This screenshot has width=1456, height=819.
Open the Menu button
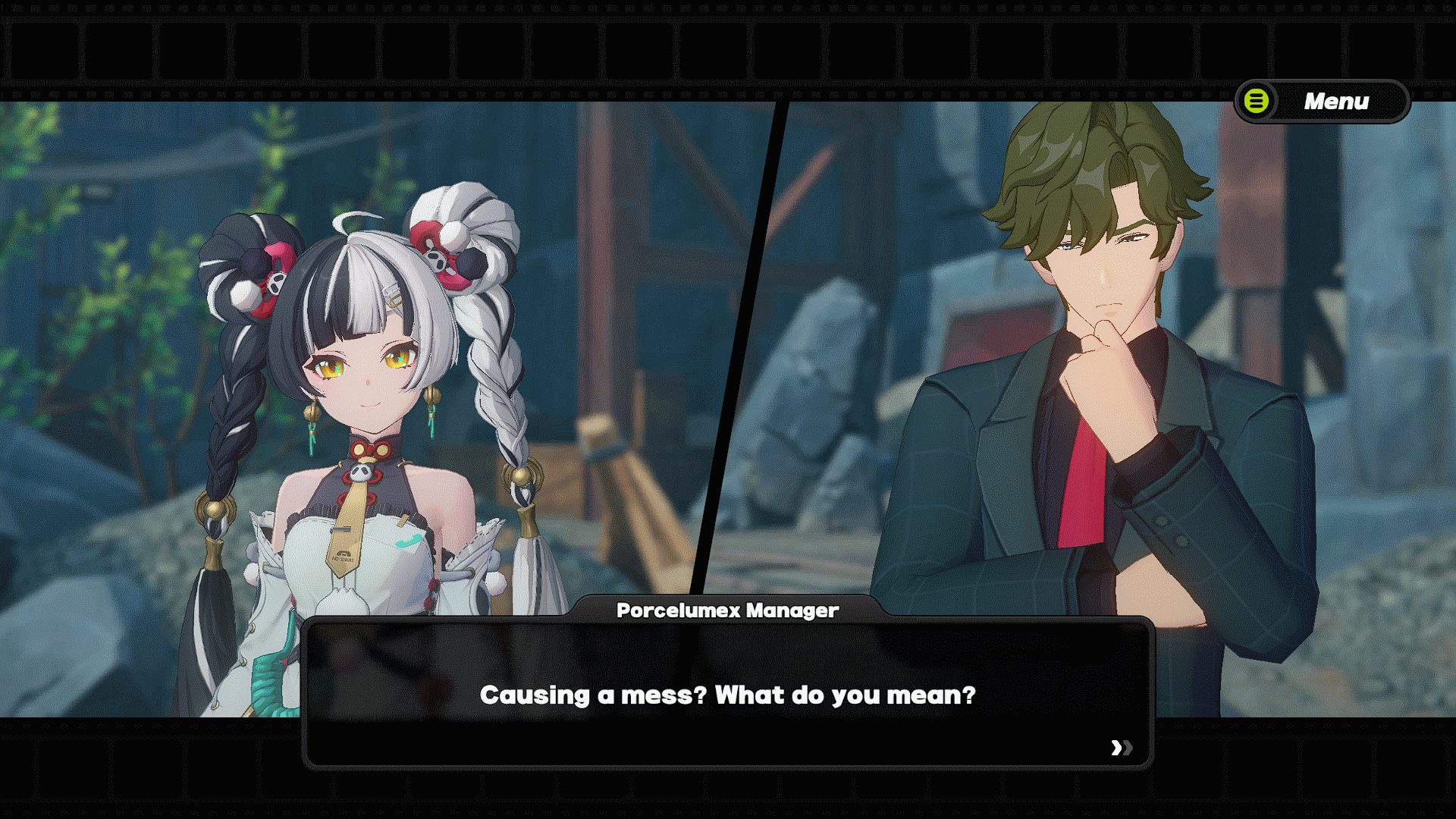1322,101
